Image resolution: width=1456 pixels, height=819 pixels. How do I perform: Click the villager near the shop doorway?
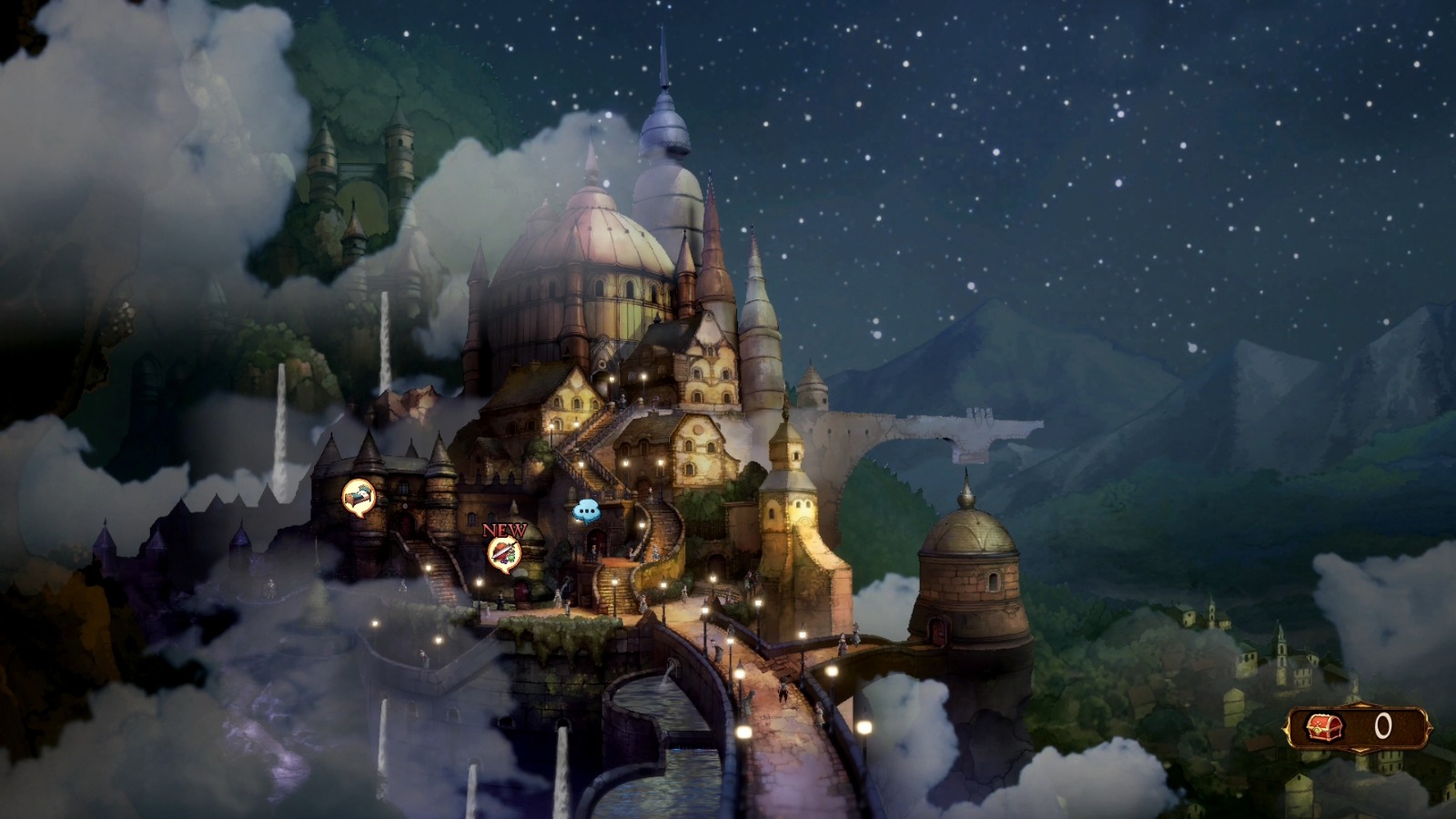594,551
